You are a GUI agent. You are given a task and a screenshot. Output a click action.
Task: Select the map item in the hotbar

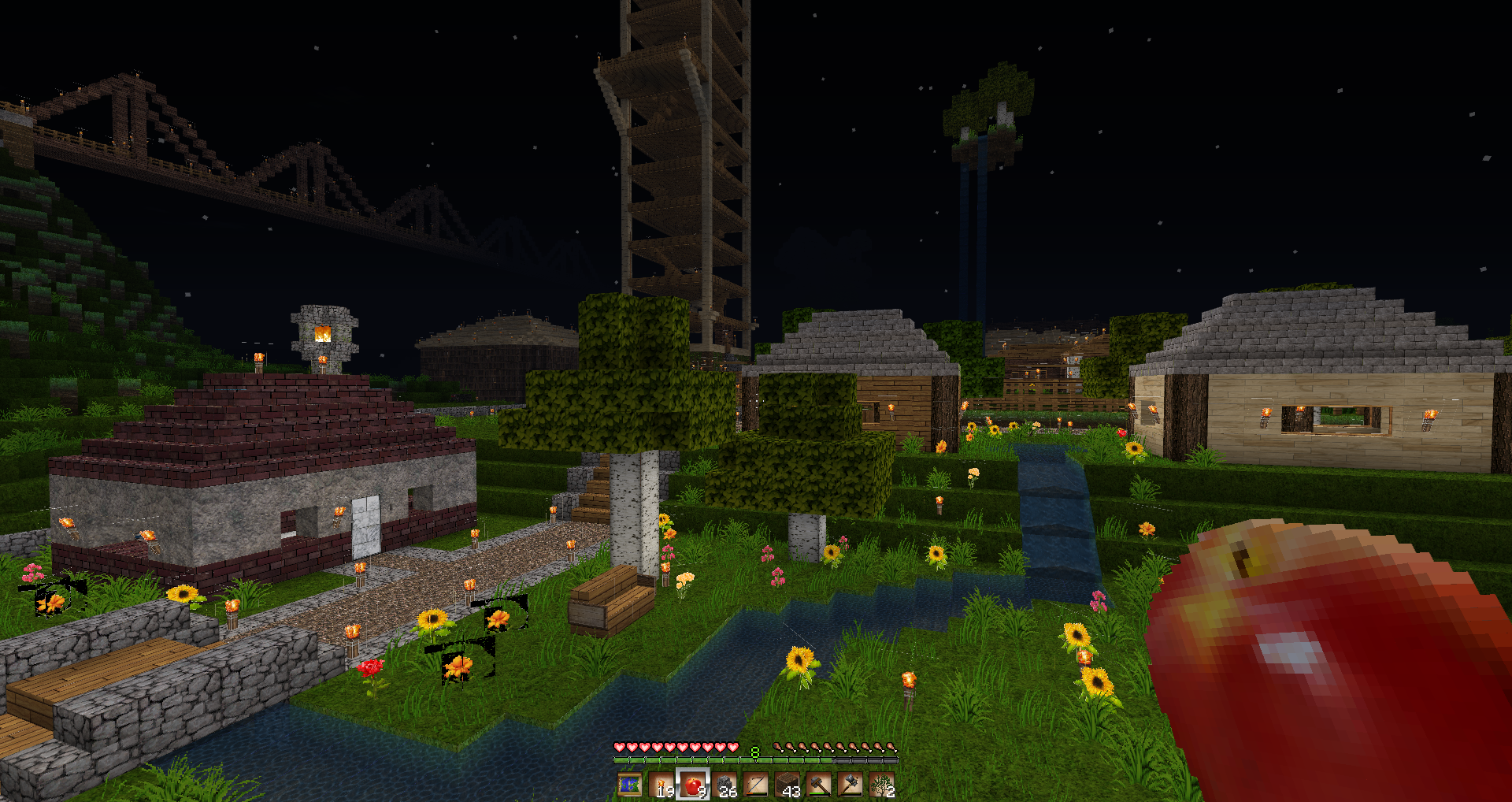[630, 785]
